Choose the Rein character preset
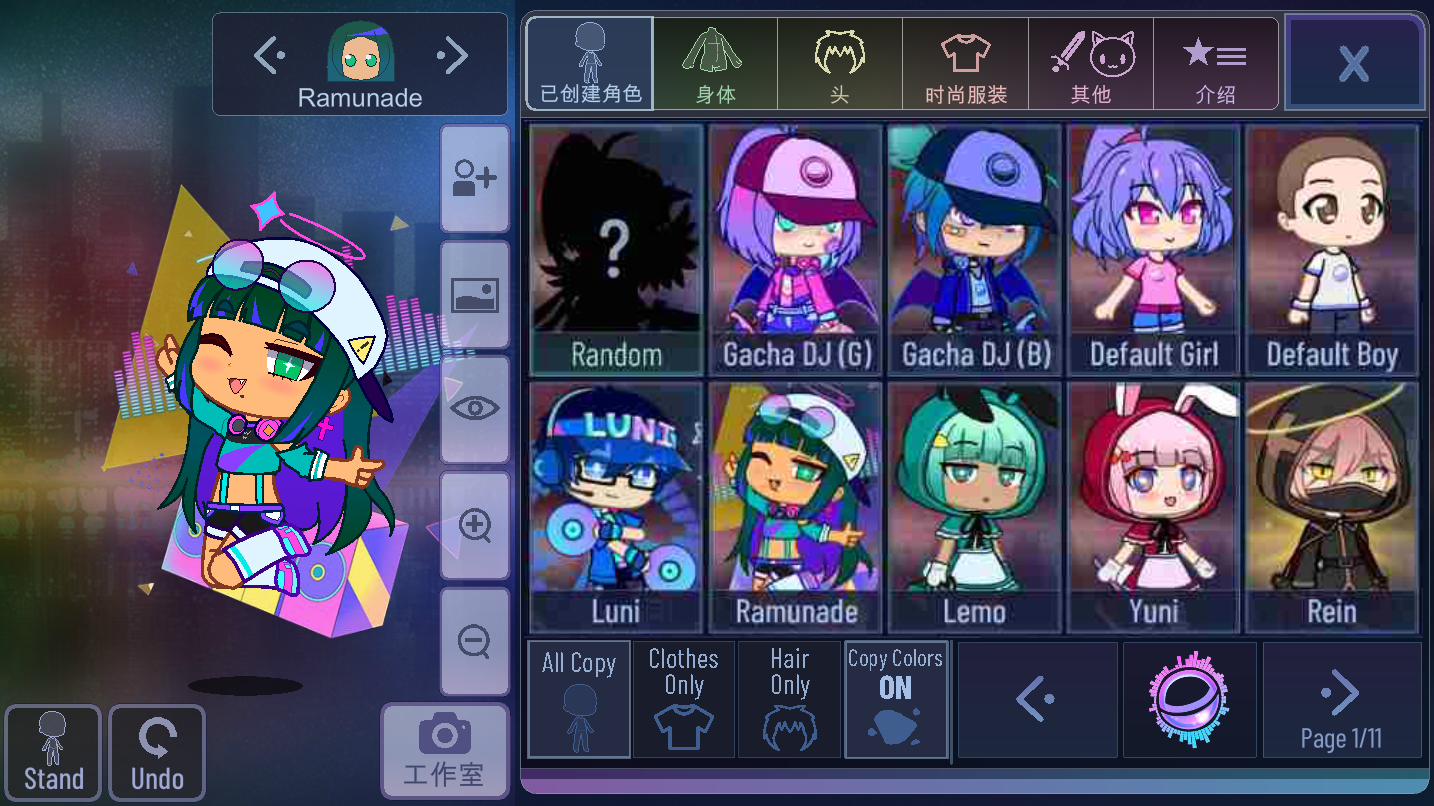The image size is (1434, 806). coord(1331,507)
